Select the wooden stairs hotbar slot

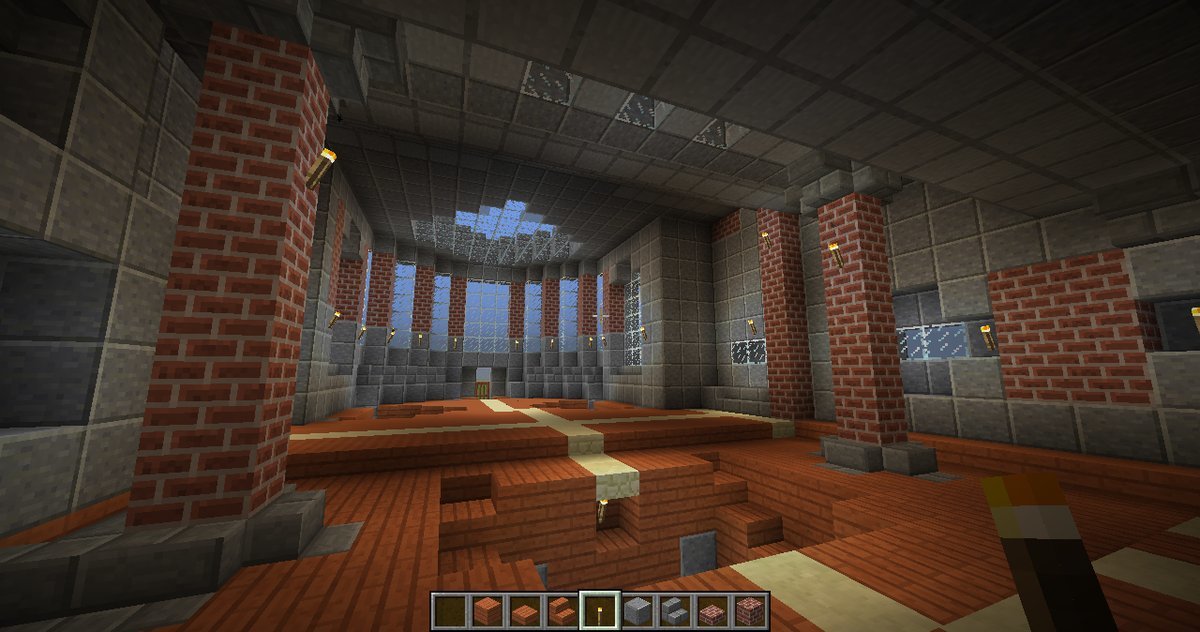pos(561,609)
